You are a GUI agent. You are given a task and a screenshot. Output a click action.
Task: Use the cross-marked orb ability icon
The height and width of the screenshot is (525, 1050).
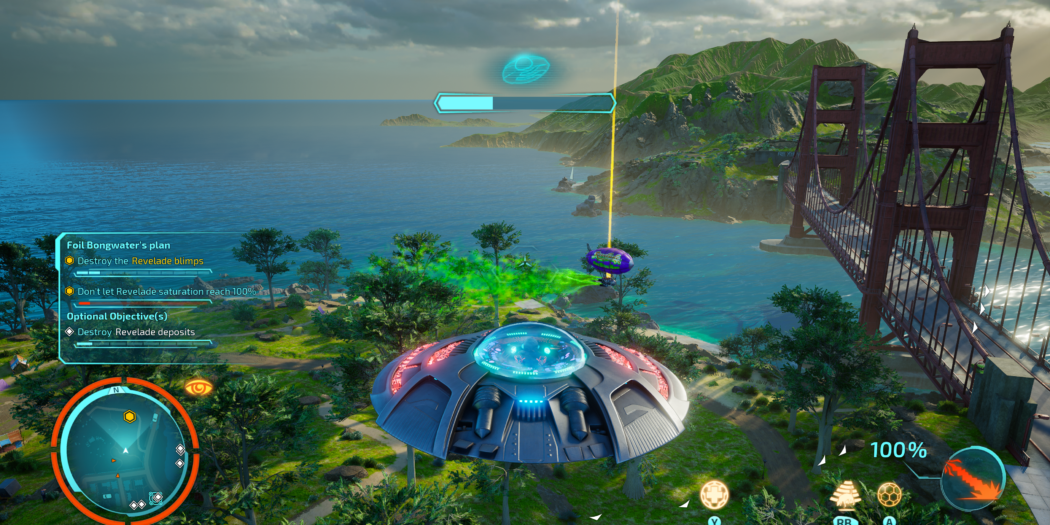click(714, 495)
